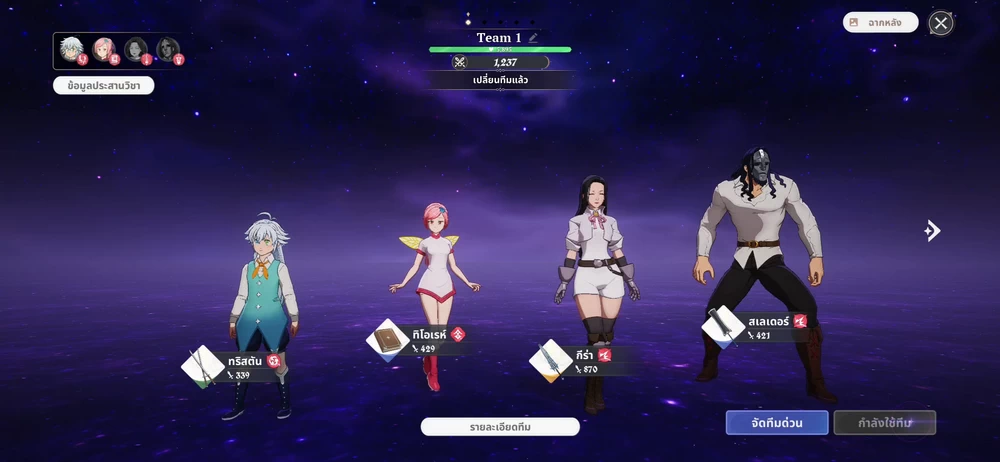The width and height of the screenshot is (1000, 462).
Task: Go to the next team with the right arrow
Action: coord(932,231)
